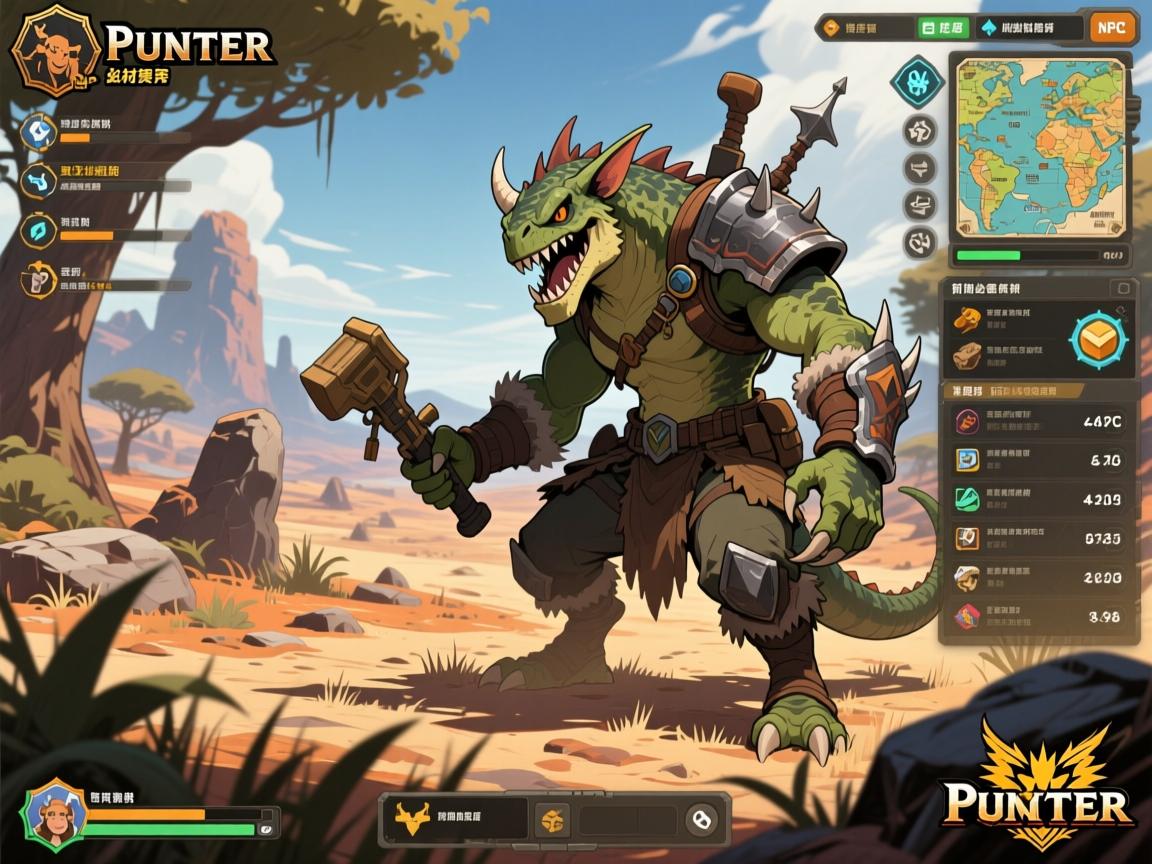The image size is (1152, 864).
Task: Select the green tab in the top bar
Action: pyautogui.click(x=942, y=28)
